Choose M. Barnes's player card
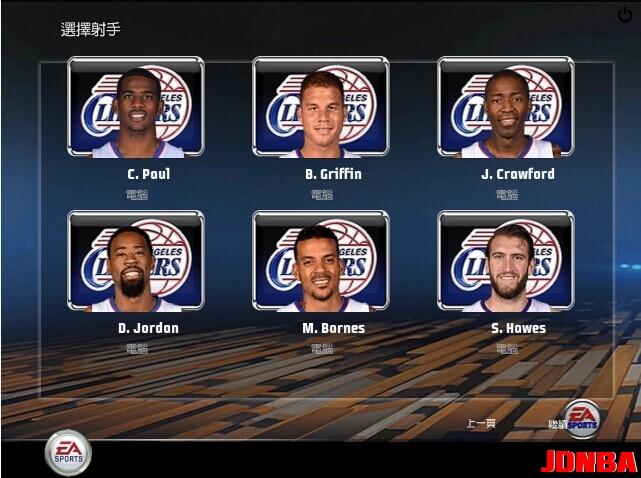Screen dimensions: 641x478 pyautogui.click(x=320, y=261)
